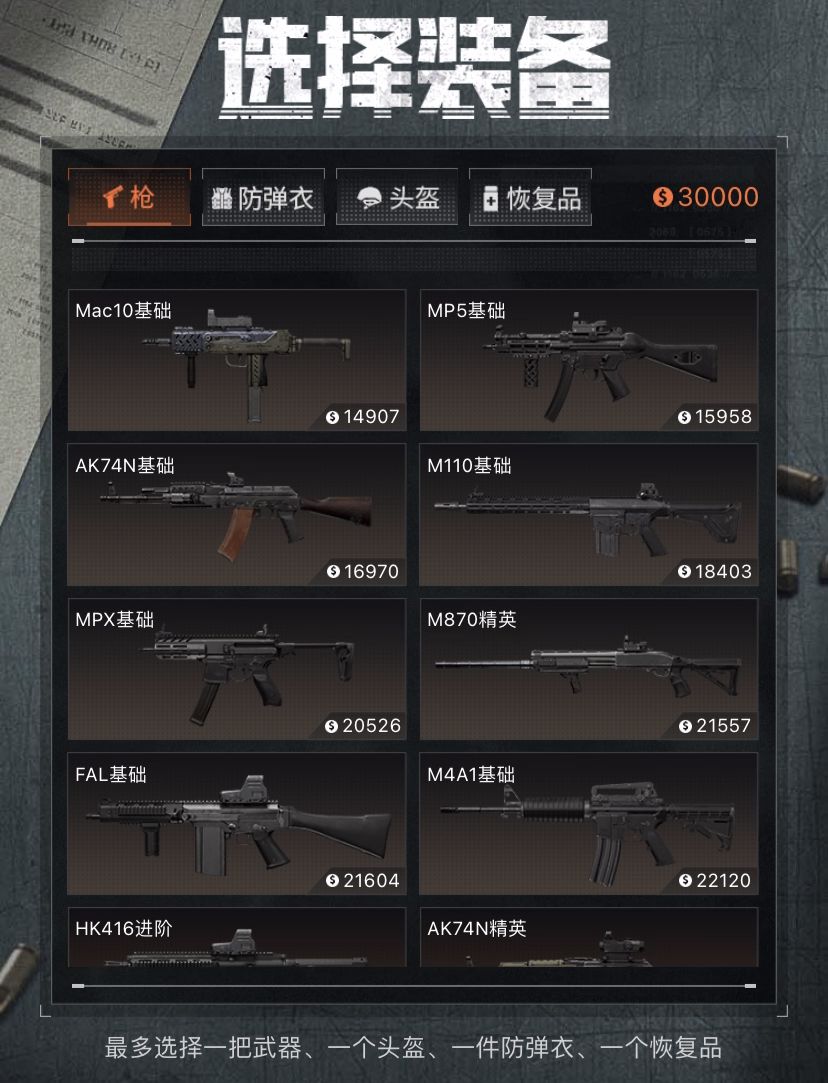The width and height of the screenshot is (828, 1083).
Task: Choose the AK74N精英 weapon card
Action: click(589, 938)
